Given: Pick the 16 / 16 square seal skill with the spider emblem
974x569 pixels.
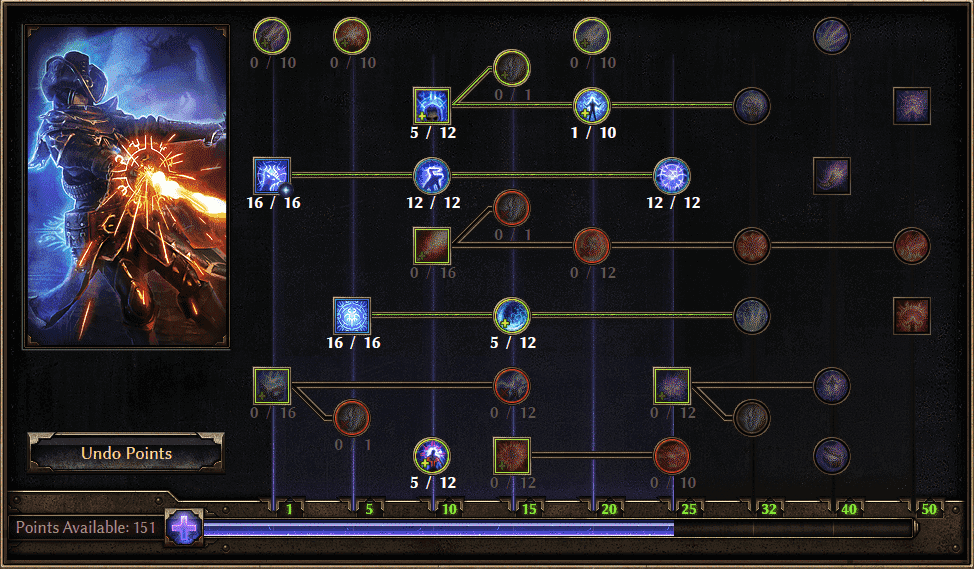Looking at the screenshot, I should coord(352,316).
